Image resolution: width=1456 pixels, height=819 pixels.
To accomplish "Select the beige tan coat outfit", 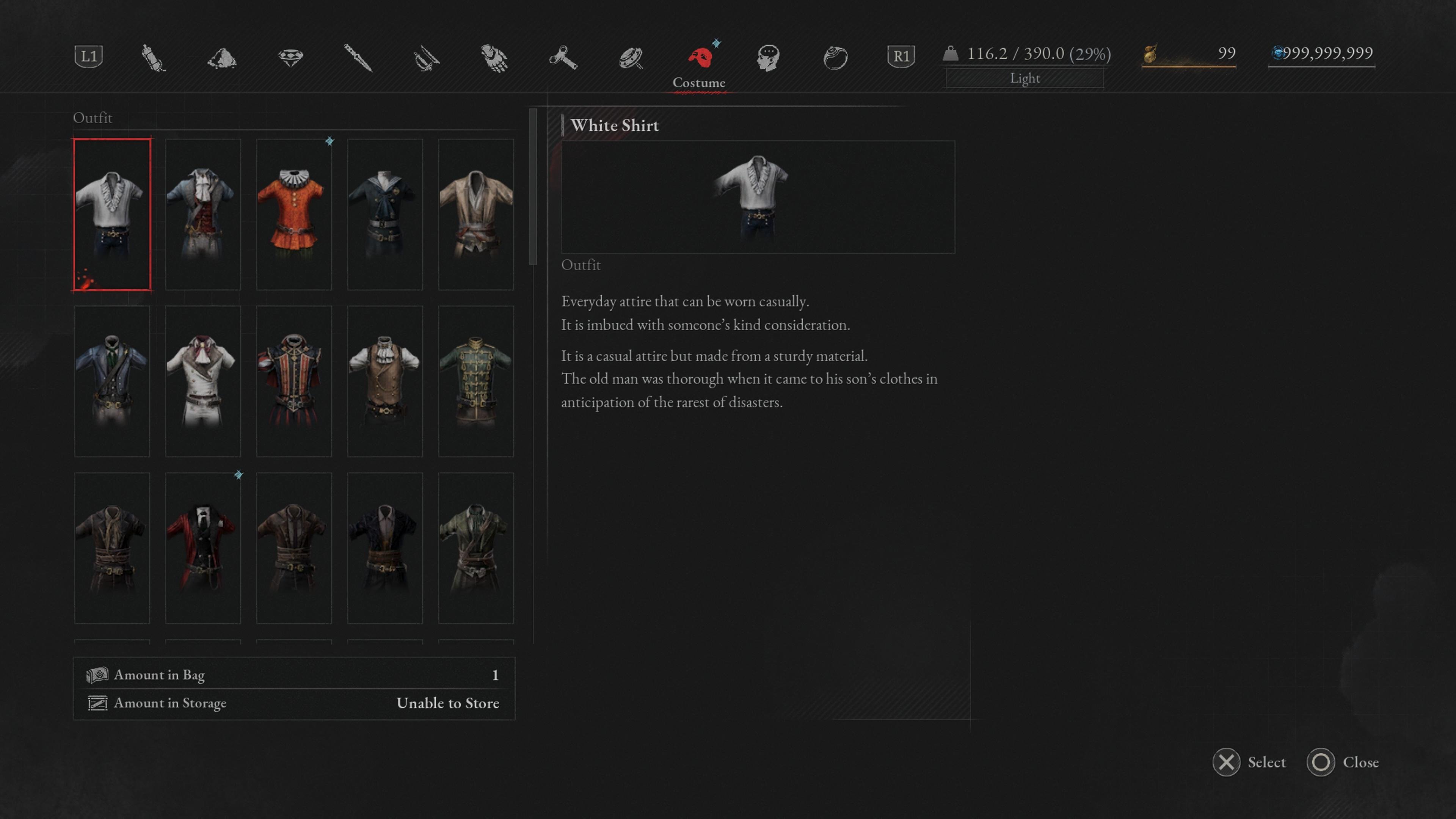I will 475,214.
